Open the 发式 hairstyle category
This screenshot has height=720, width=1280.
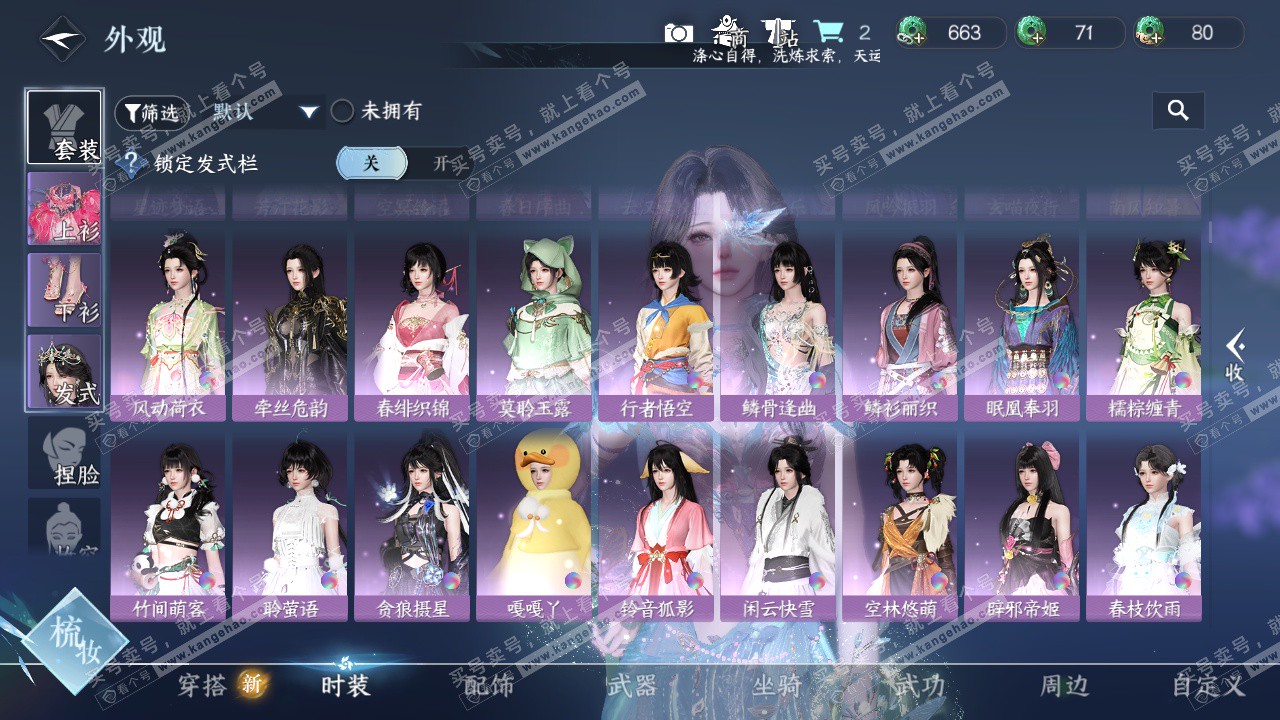[x=64, y=371]
